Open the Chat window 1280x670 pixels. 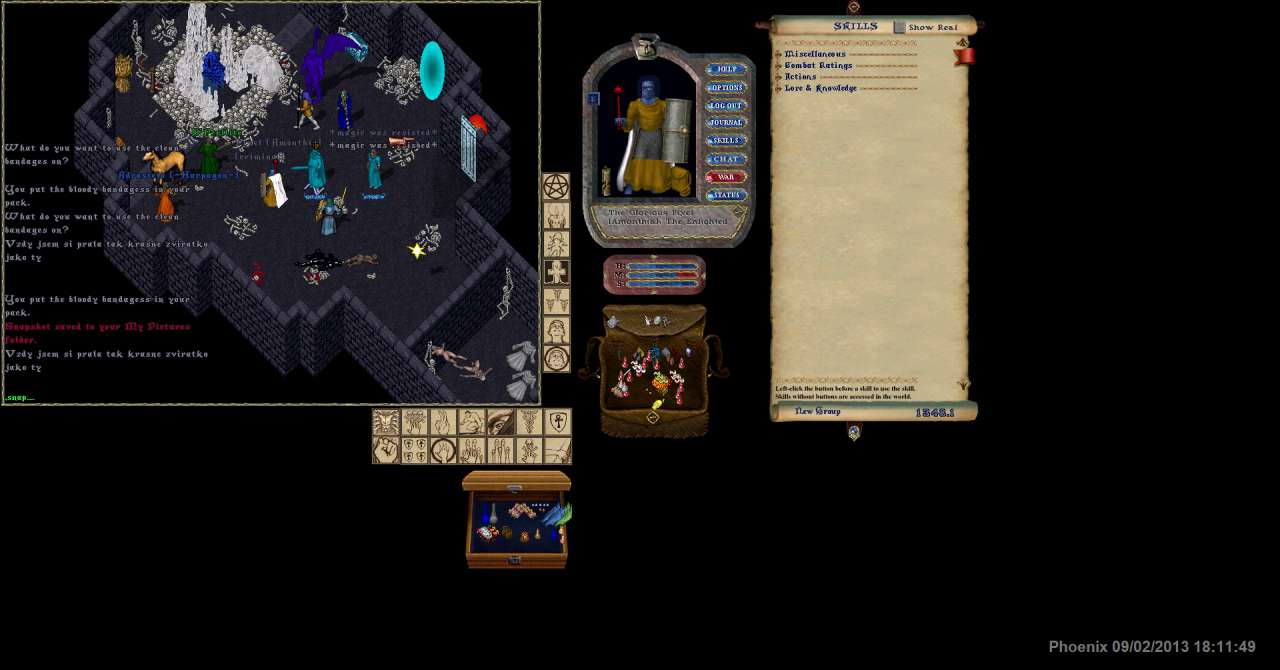point(726,159)
